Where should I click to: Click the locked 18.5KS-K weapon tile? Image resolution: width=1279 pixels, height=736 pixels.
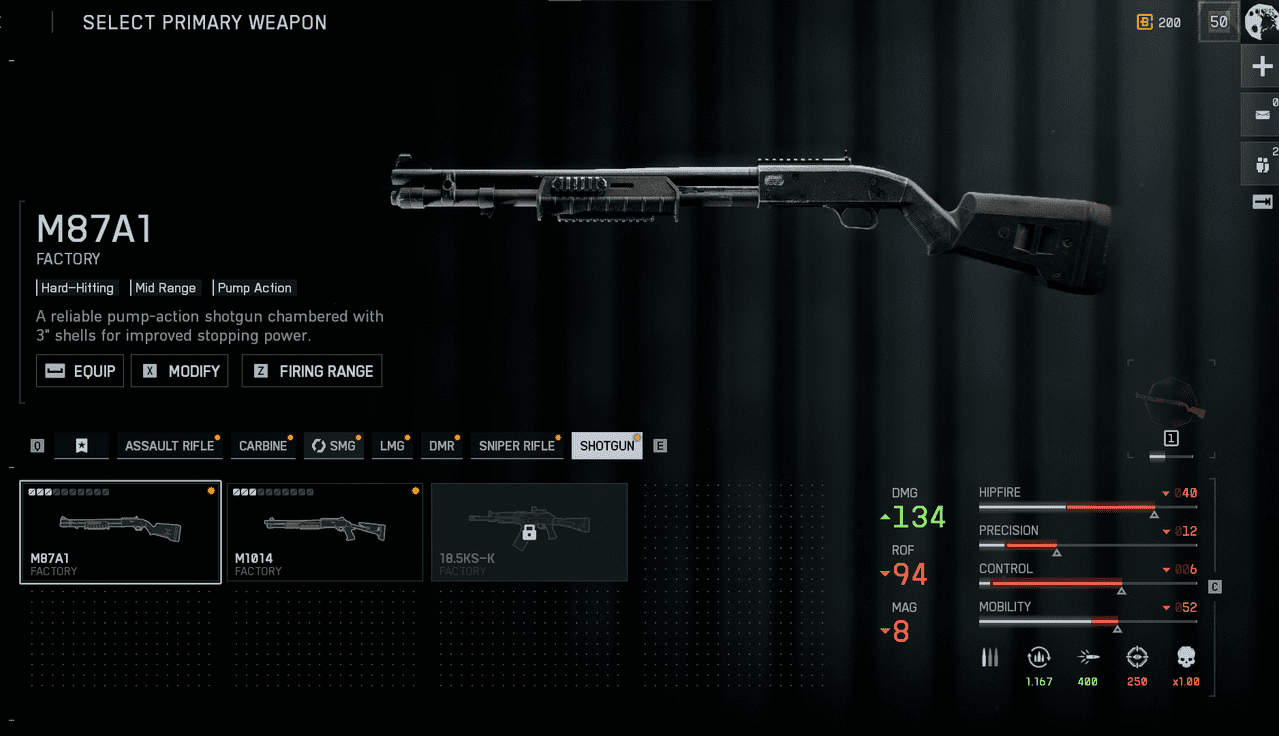click(x=529, y=533)
